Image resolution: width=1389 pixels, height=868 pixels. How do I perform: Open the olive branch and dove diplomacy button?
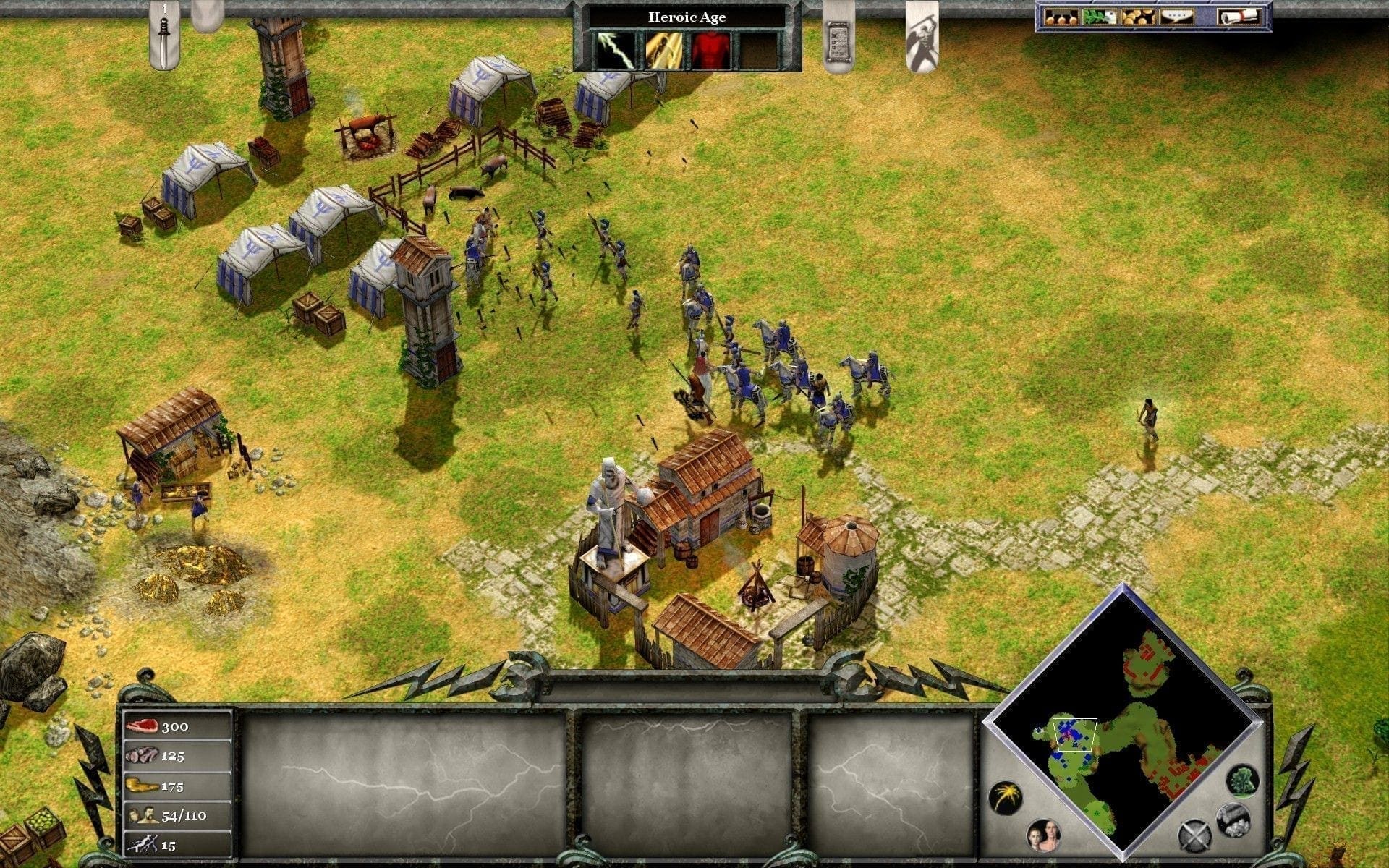[1100, 17]
